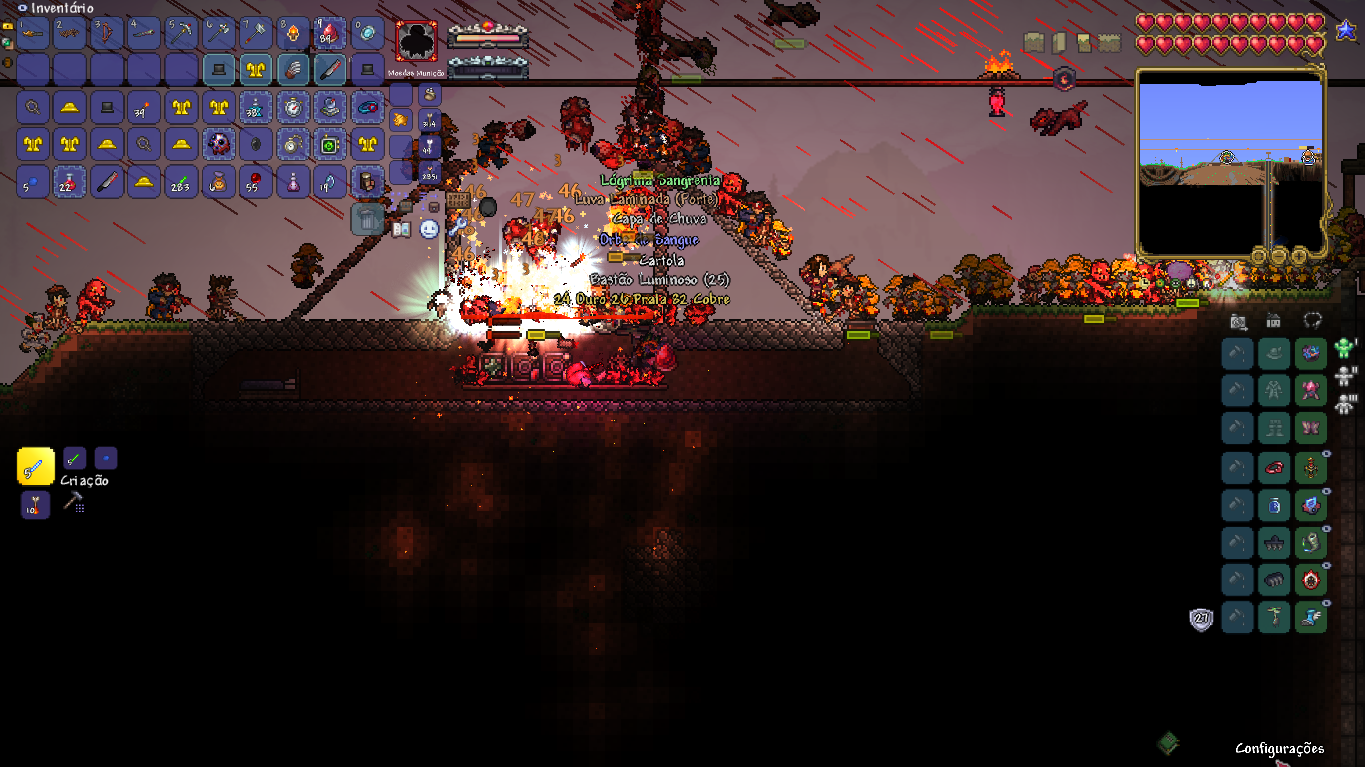Select the winged boots accessory slot
The image size is (1365, 767).
point(1310,618)
